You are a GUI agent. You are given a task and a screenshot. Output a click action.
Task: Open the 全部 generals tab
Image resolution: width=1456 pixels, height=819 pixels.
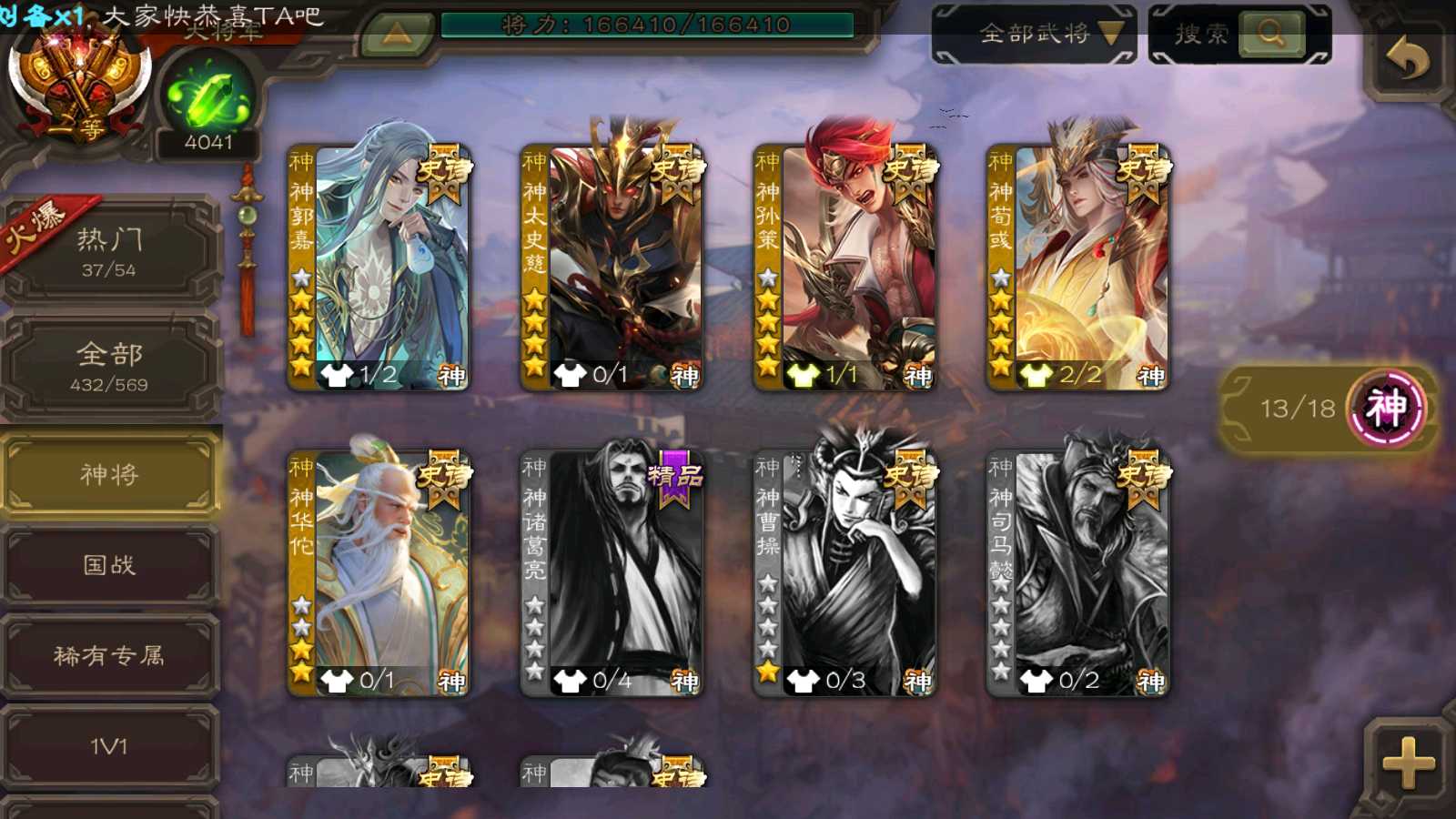(109, 366)
